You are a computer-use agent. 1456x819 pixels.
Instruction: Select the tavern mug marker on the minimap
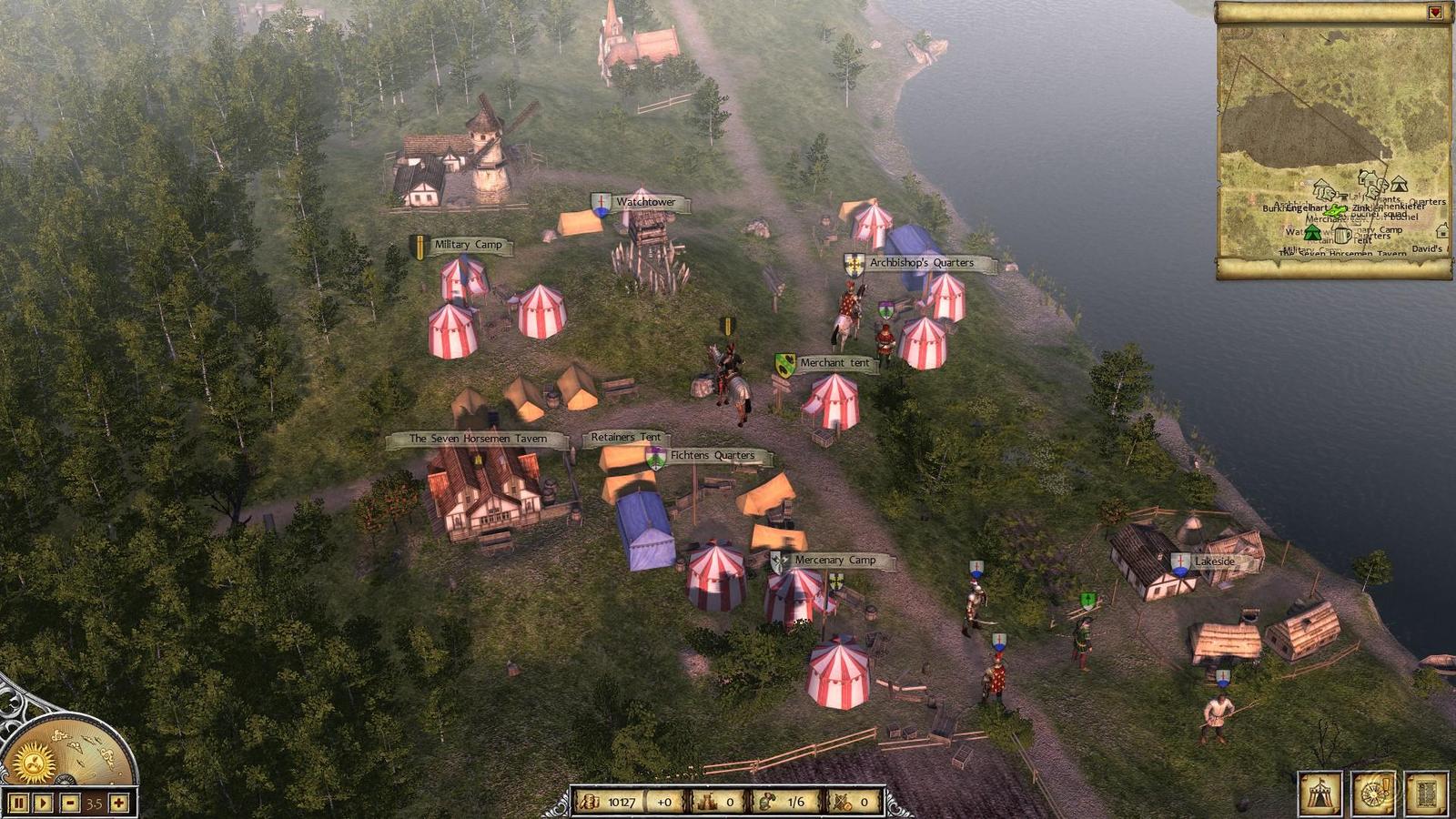1341,234
